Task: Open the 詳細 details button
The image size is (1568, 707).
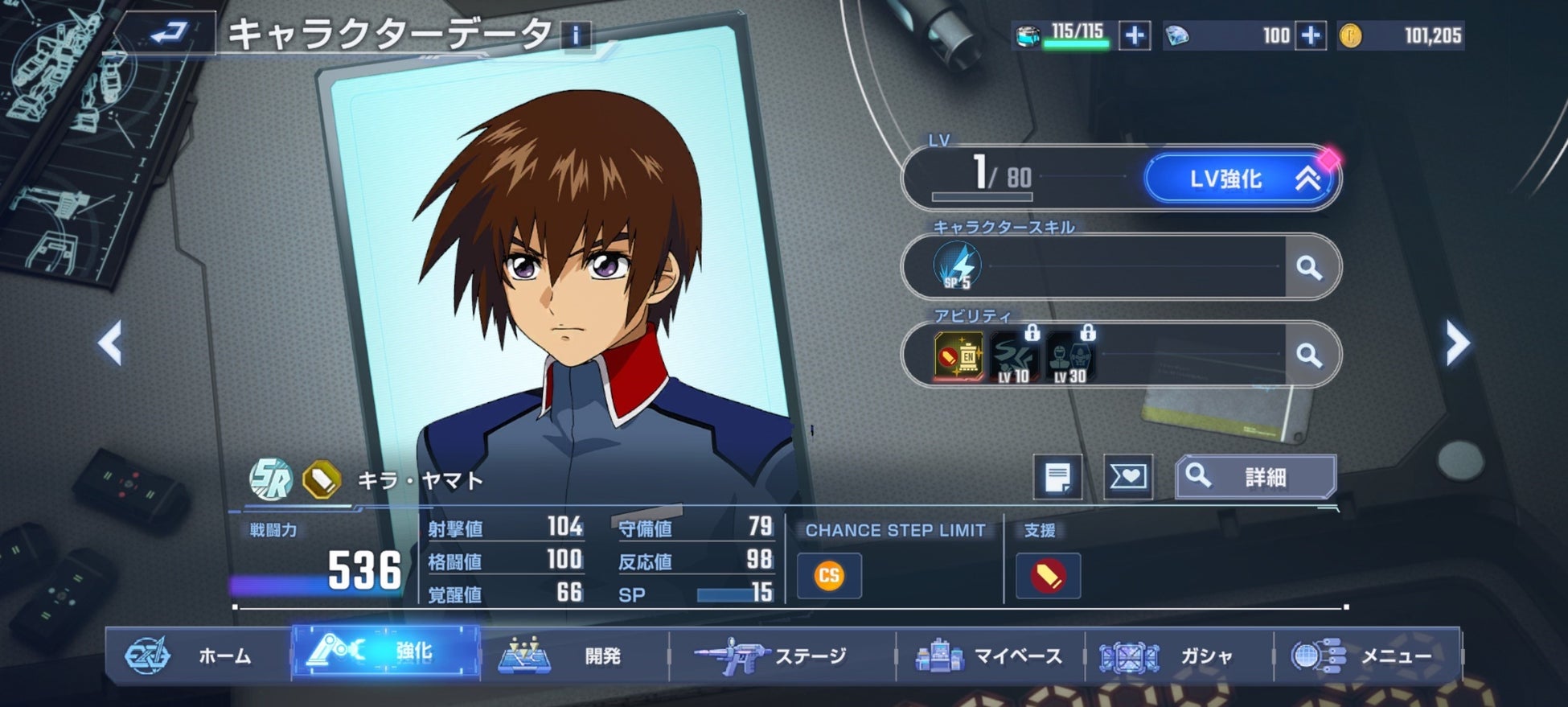Action: [1255, 477]
